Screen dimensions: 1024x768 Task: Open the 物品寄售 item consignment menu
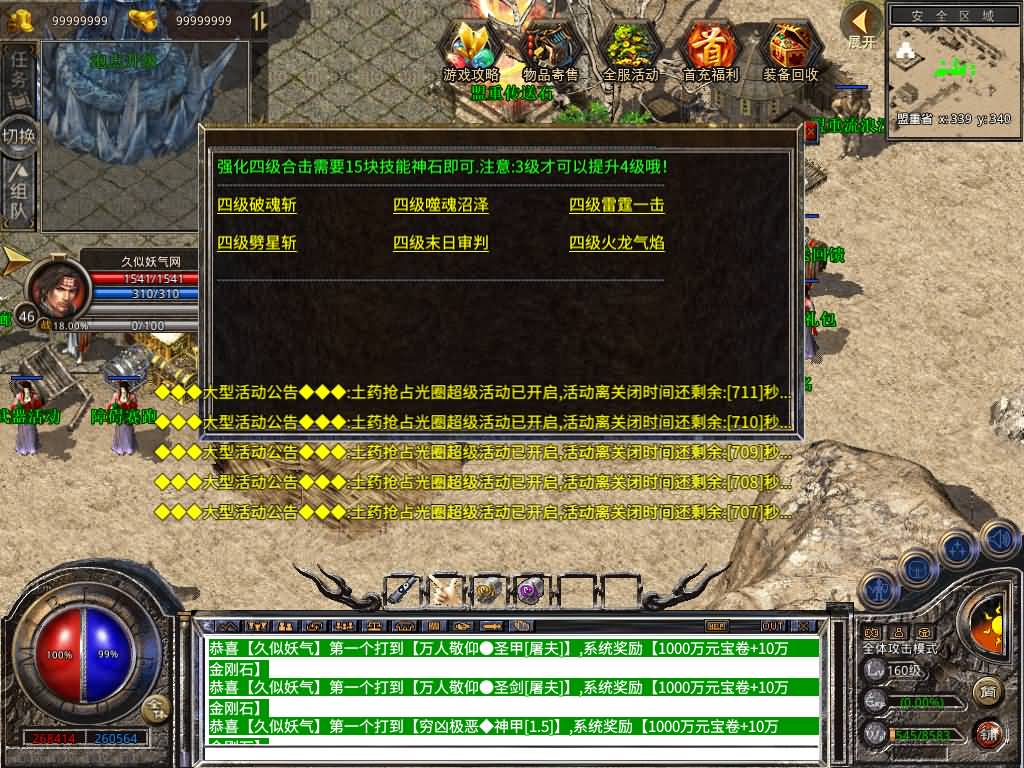(550, 52)
